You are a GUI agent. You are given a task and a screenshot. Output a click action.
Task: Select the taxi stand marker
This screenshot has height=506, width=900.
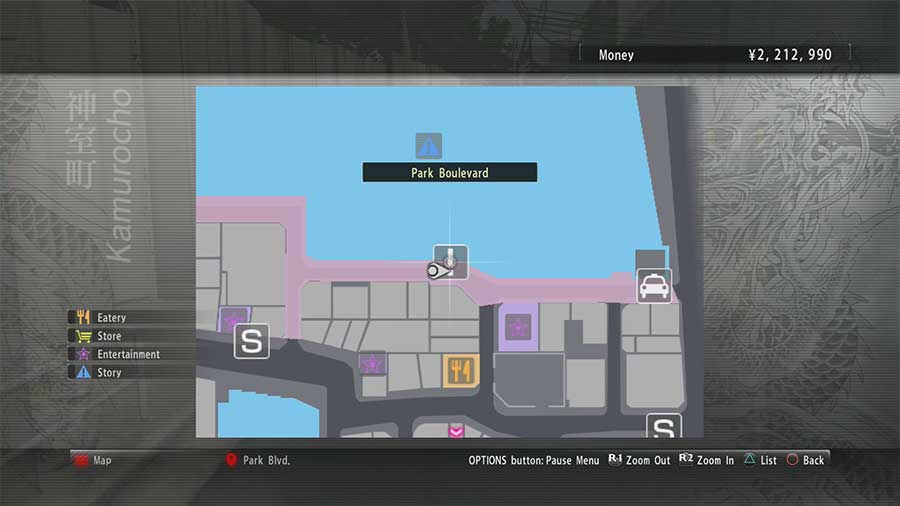pyautogui.click(x=654, y=287)
